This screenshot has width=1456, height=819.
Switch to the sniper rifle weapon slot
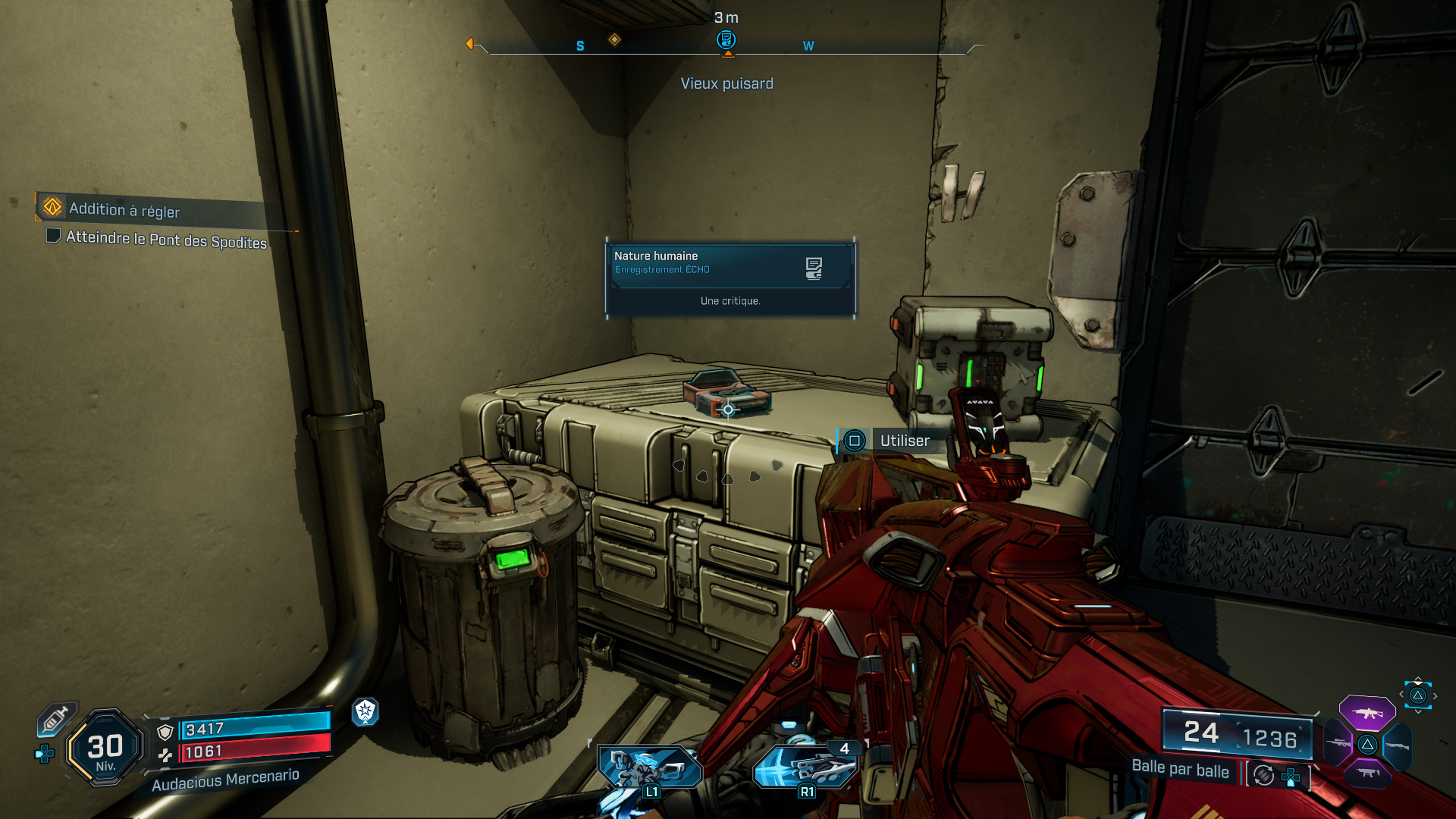1339,744
